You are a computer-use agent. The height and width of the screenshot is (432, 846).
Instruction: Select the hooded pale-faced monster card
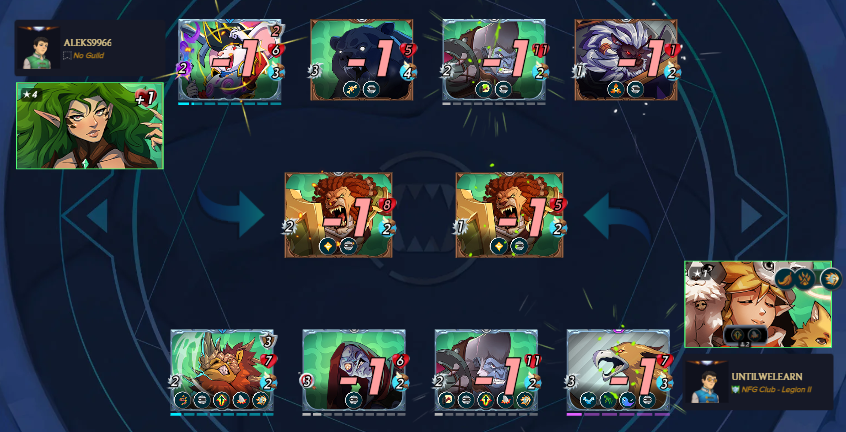[x=354, y=370]
